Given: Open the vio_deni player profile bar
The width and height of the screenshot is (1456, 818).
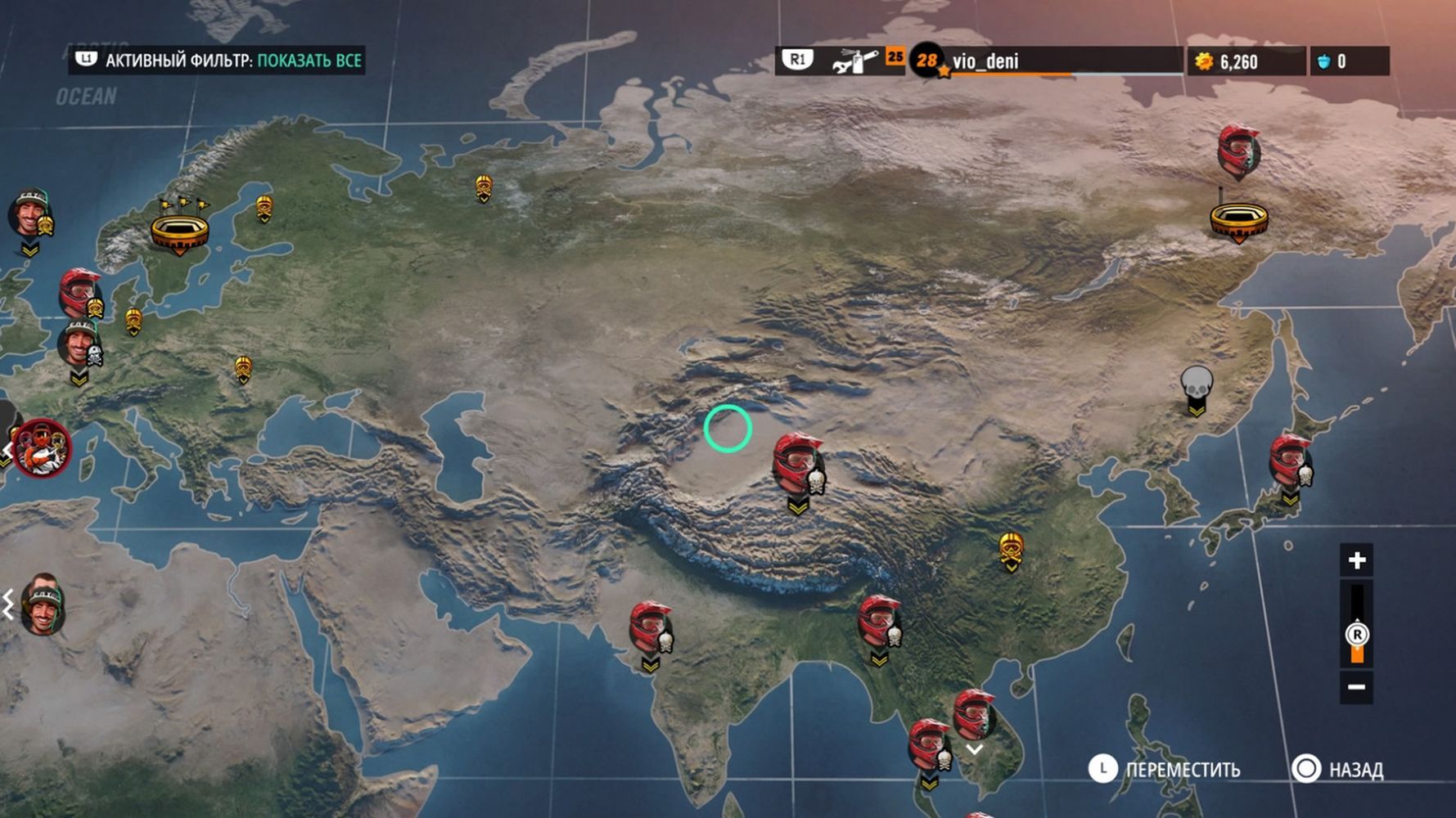Looking at the screenshot, I should (1048, 61).
